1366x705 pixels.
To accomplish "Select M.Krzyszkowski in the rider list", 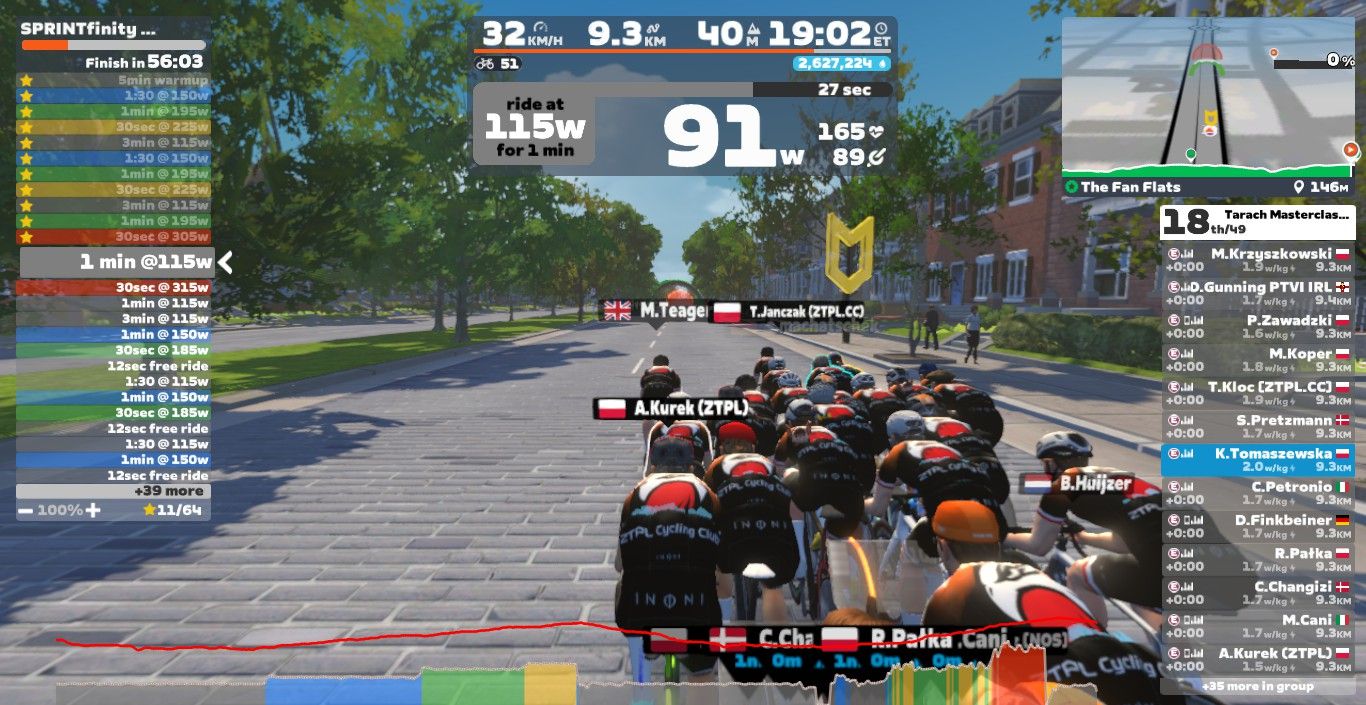I will pos(1258,260).
